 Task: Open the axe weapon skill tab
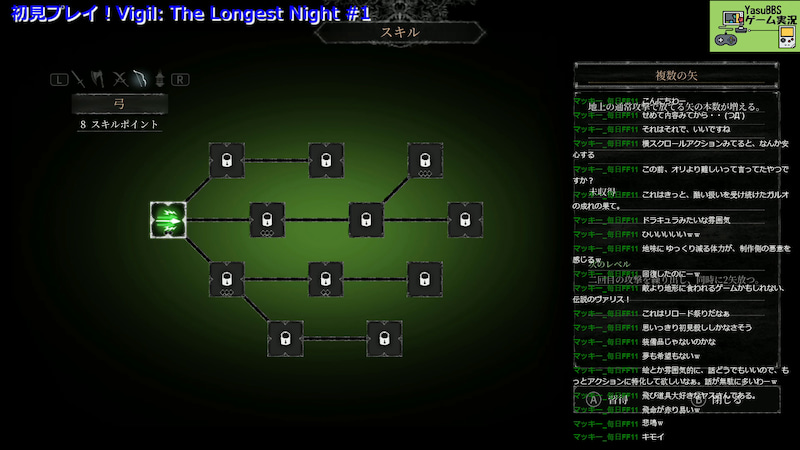[x=99, y=77]
